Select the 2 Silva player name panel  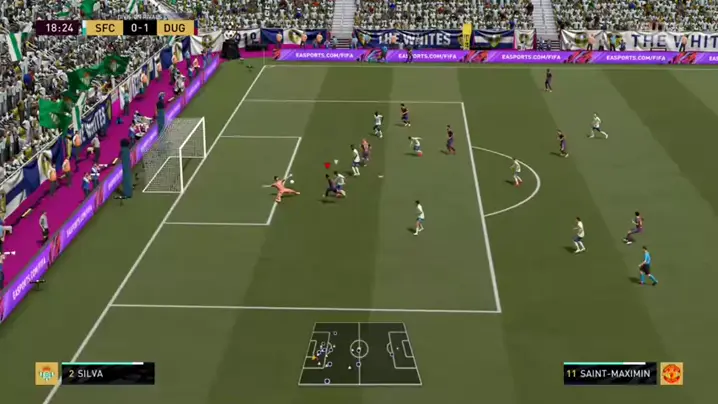pos(108,374)
